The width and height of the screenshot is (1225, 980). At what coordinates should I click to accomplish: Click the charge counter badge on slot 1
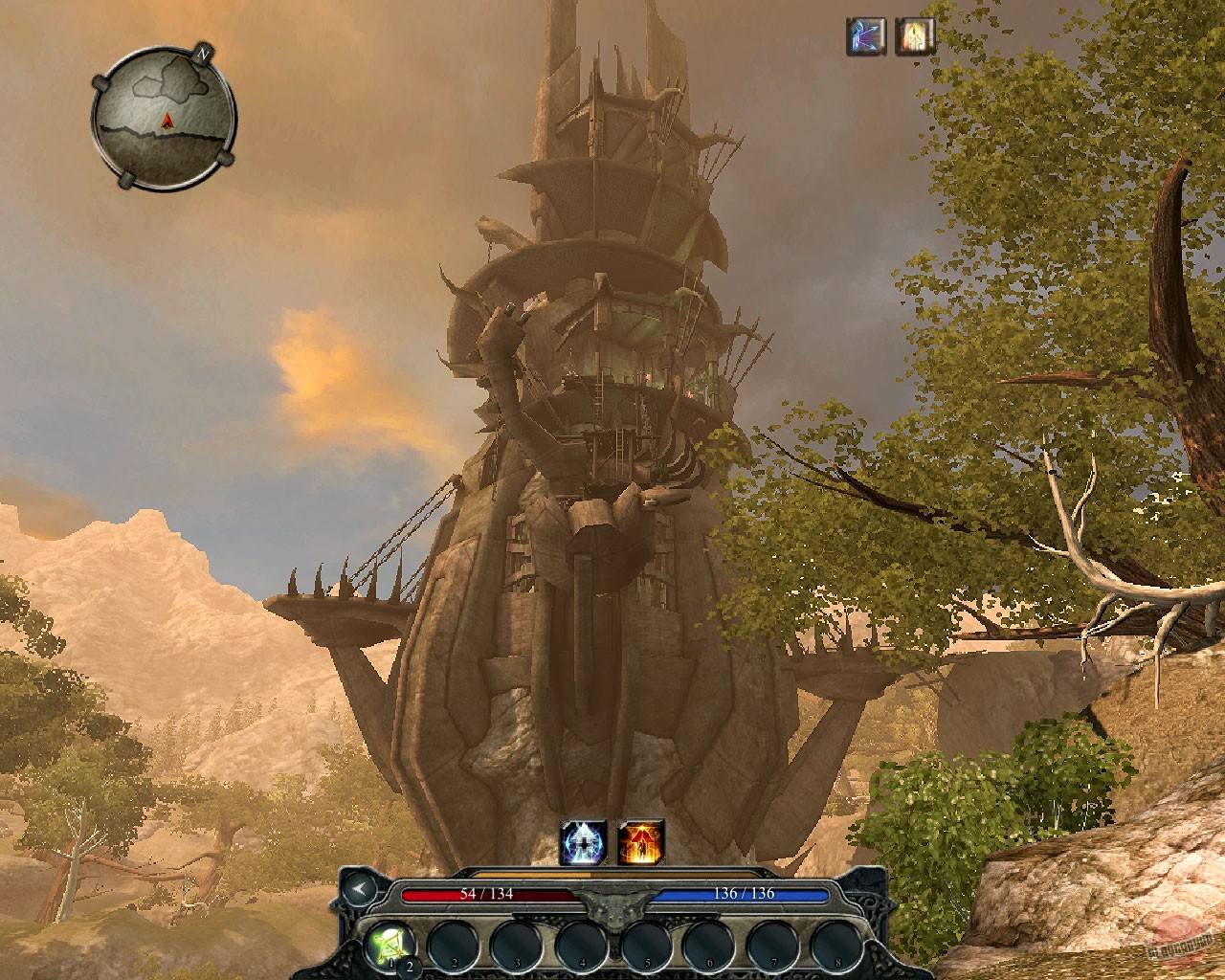(x=410, y=964)
